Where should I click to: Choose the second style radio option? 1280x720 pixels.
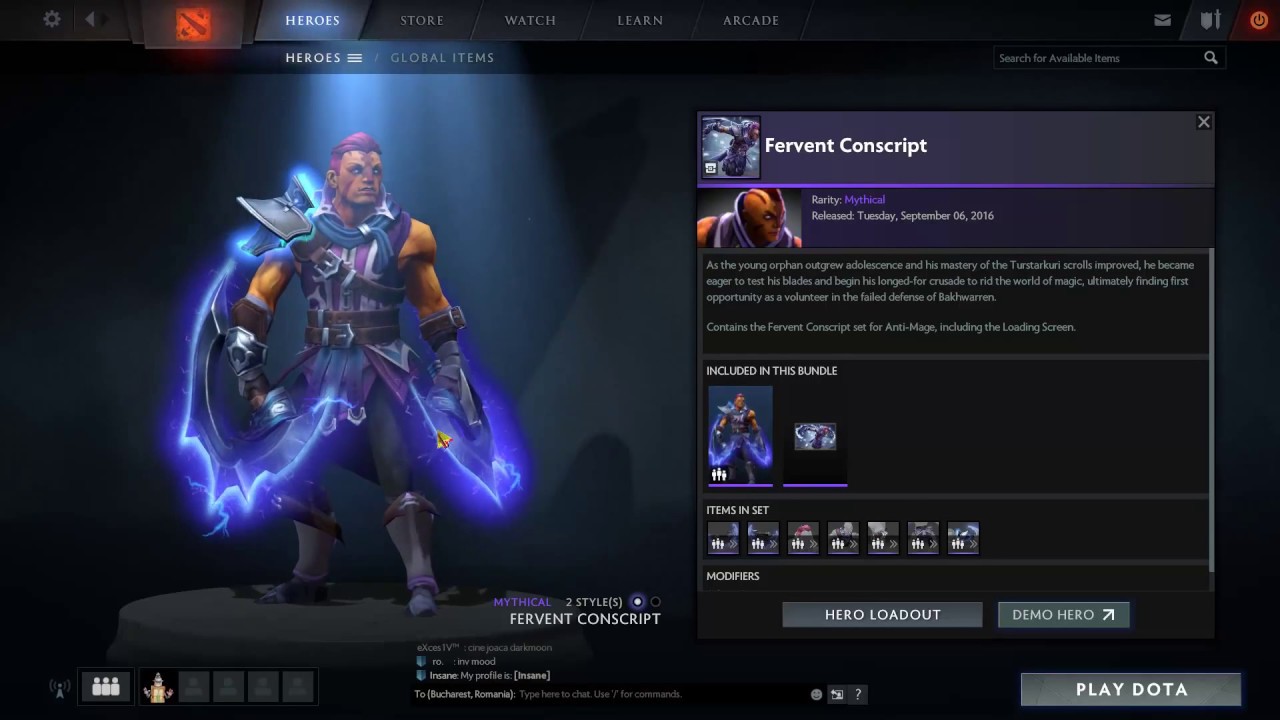click(x=656, y=602)
